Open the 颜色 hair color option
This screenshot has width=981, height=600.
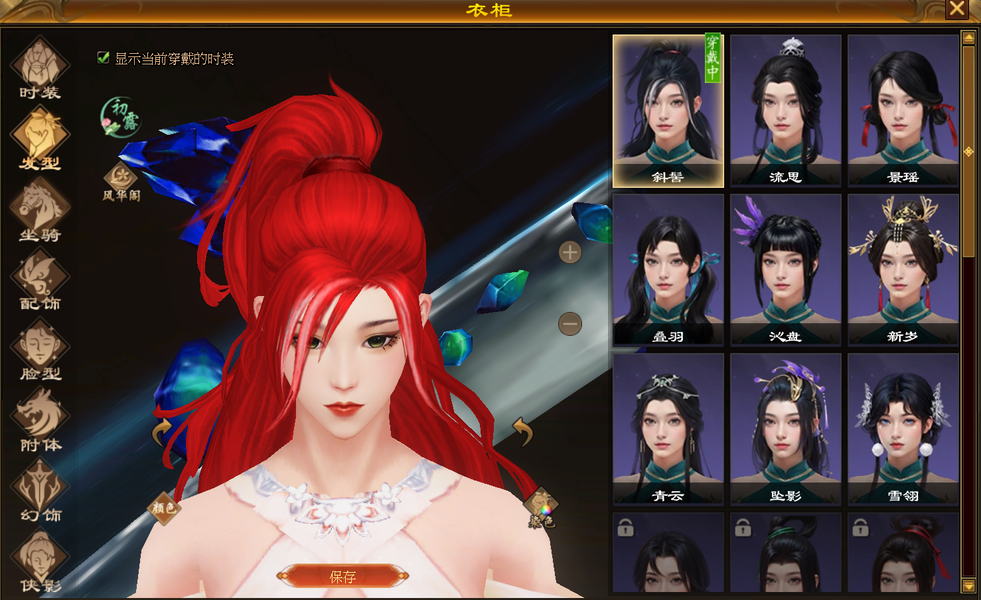[x=165, y=508]
